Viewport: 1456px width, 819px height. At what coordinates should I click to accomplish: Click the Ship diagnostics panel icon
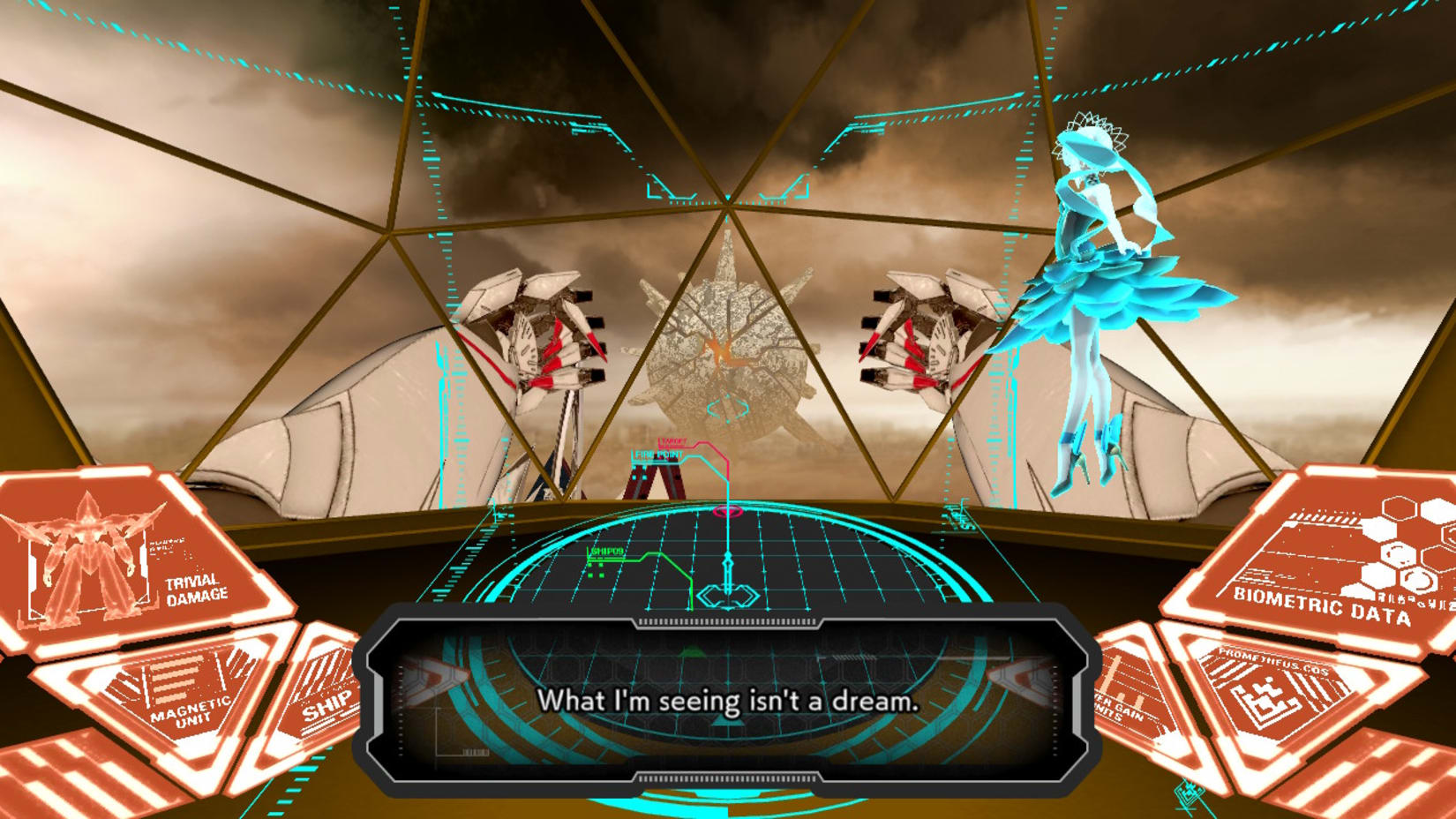pos(325,704)
